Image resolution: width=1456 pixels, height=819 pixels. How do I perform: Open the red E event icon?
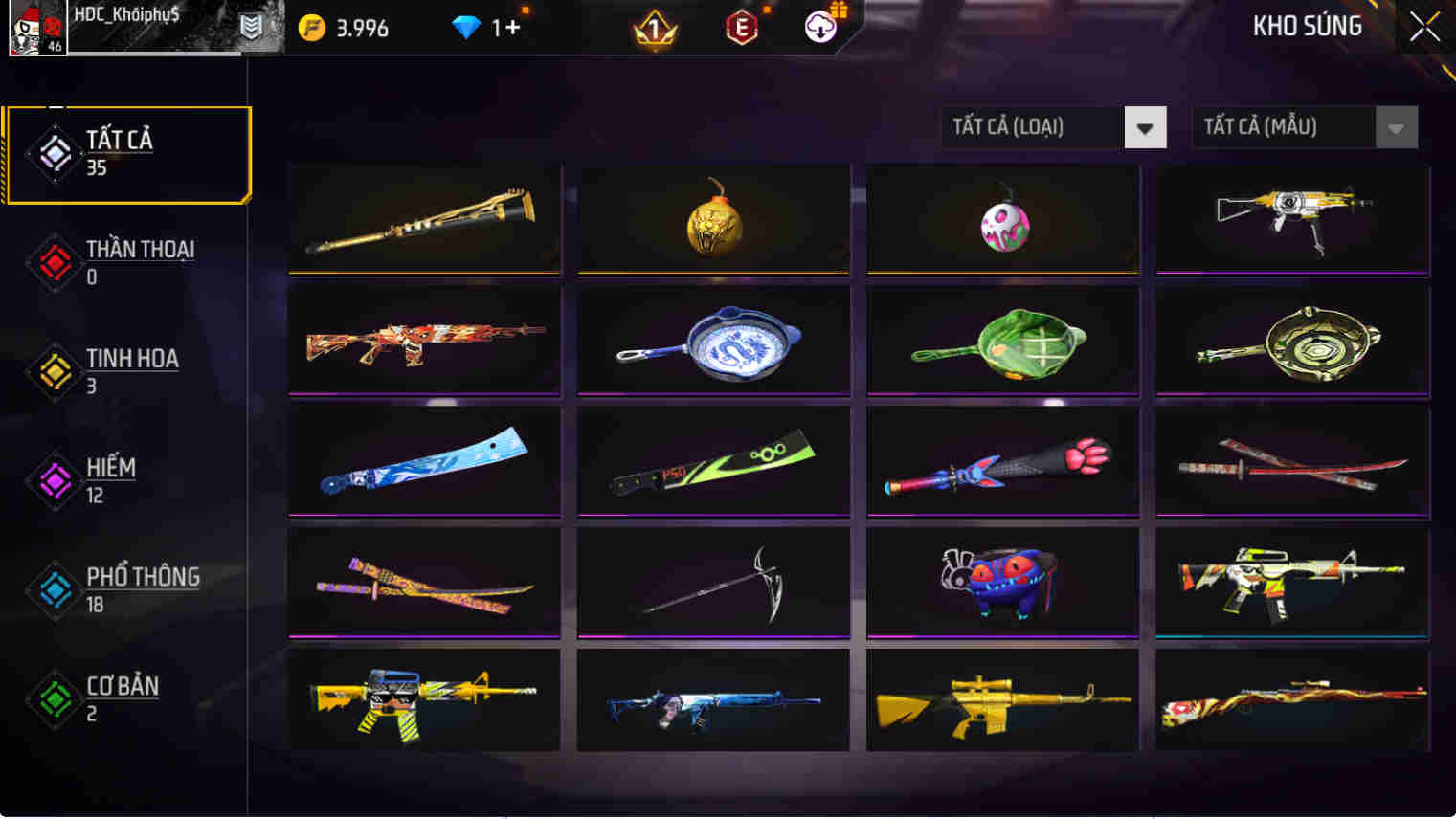click(x=742, y=28)
